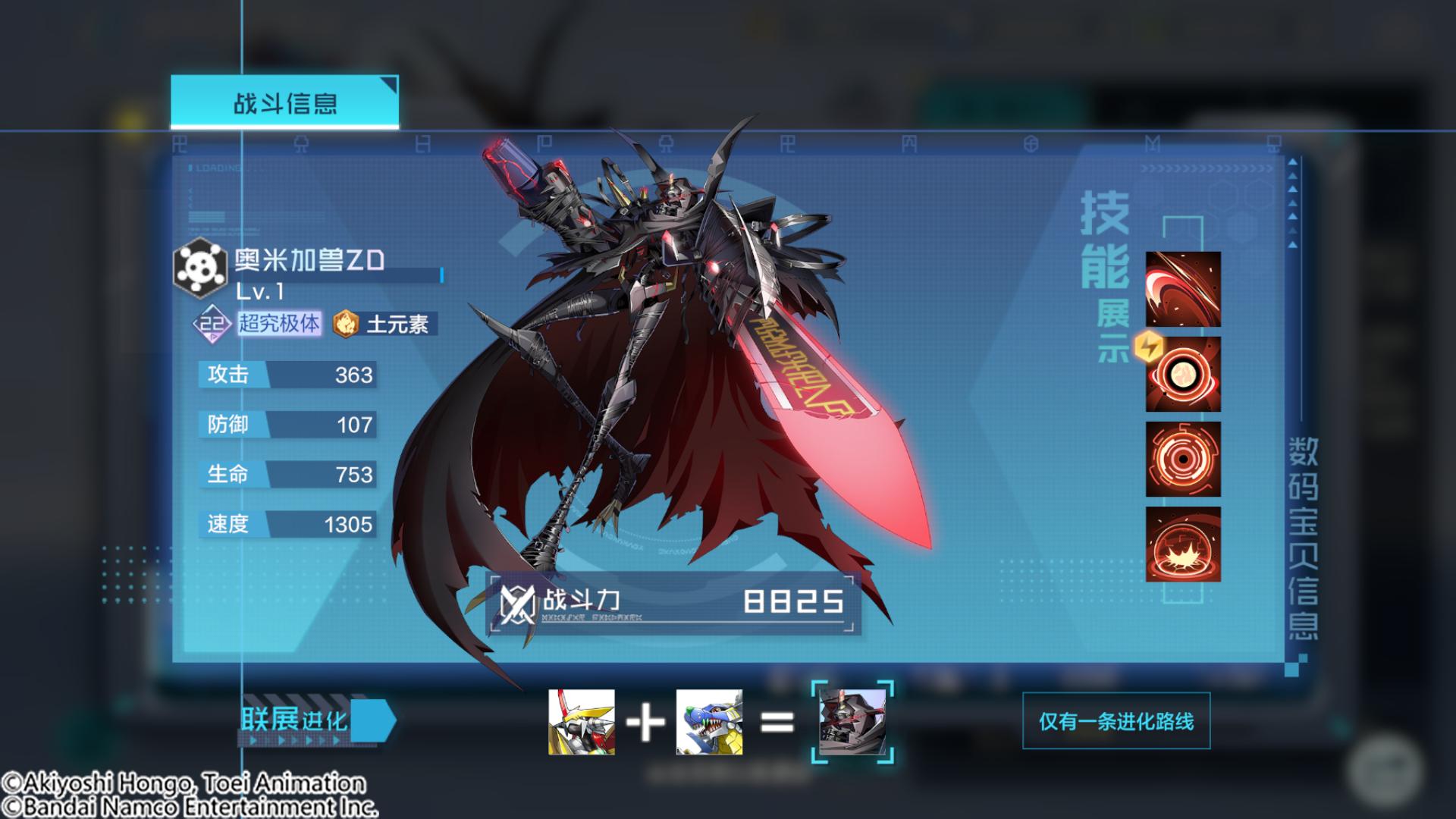This screenshot has height=819, width=1456.
Task: Select the red concentric rings skill icon
Action: tap(1182, 459)
